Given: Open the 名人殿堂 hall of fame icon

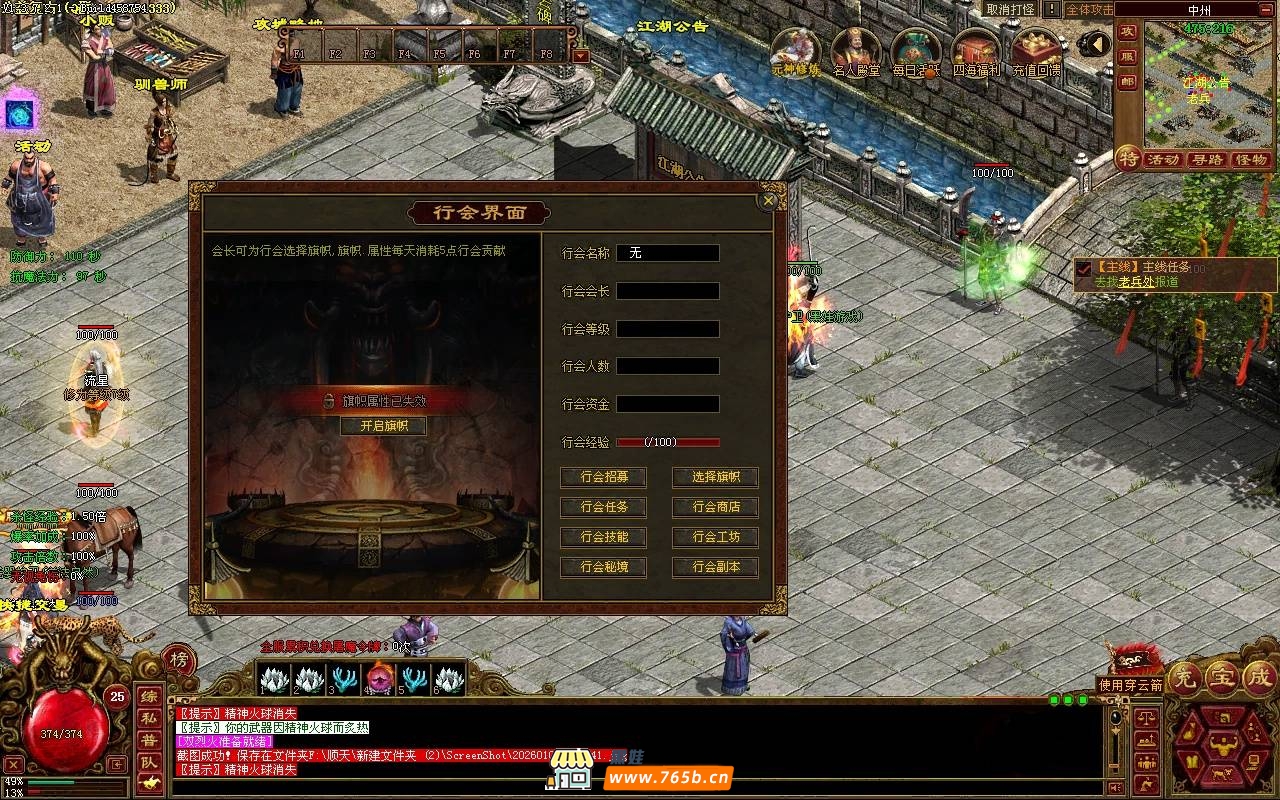Looking at the screenshot, I should point(857,50).
